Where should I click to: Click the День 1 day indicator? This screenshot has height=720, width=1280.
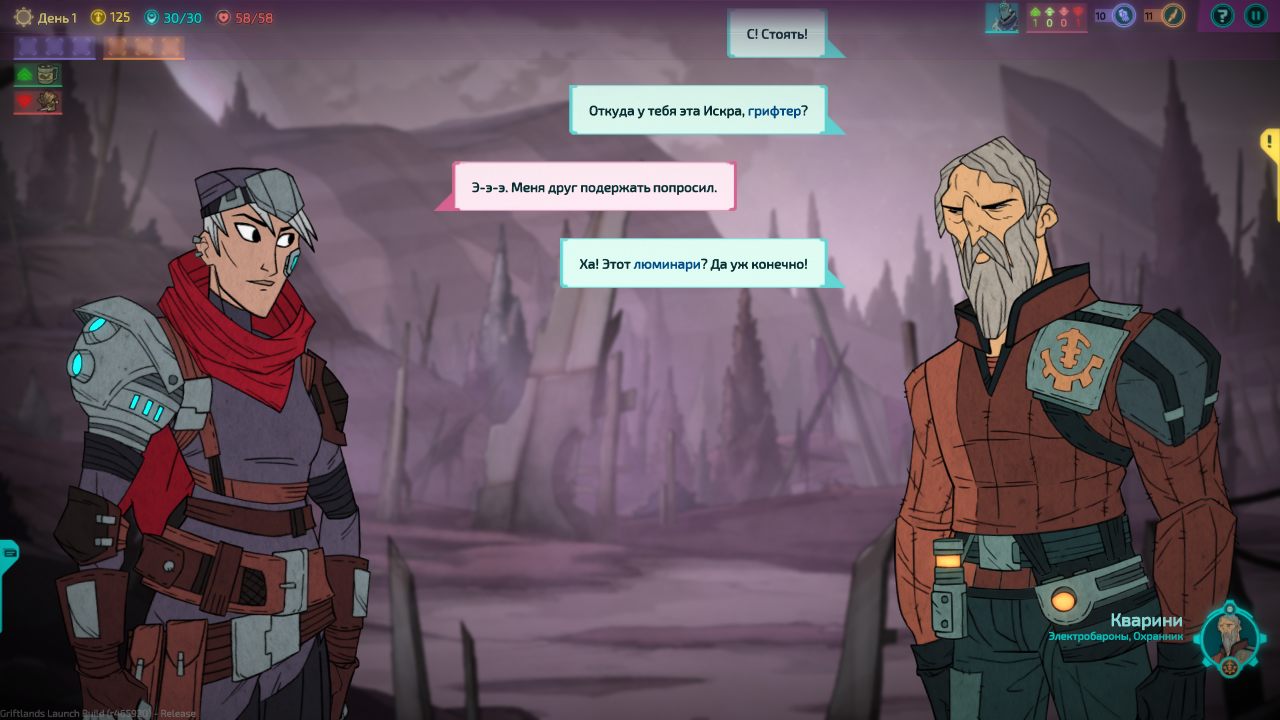coord(46,17)
